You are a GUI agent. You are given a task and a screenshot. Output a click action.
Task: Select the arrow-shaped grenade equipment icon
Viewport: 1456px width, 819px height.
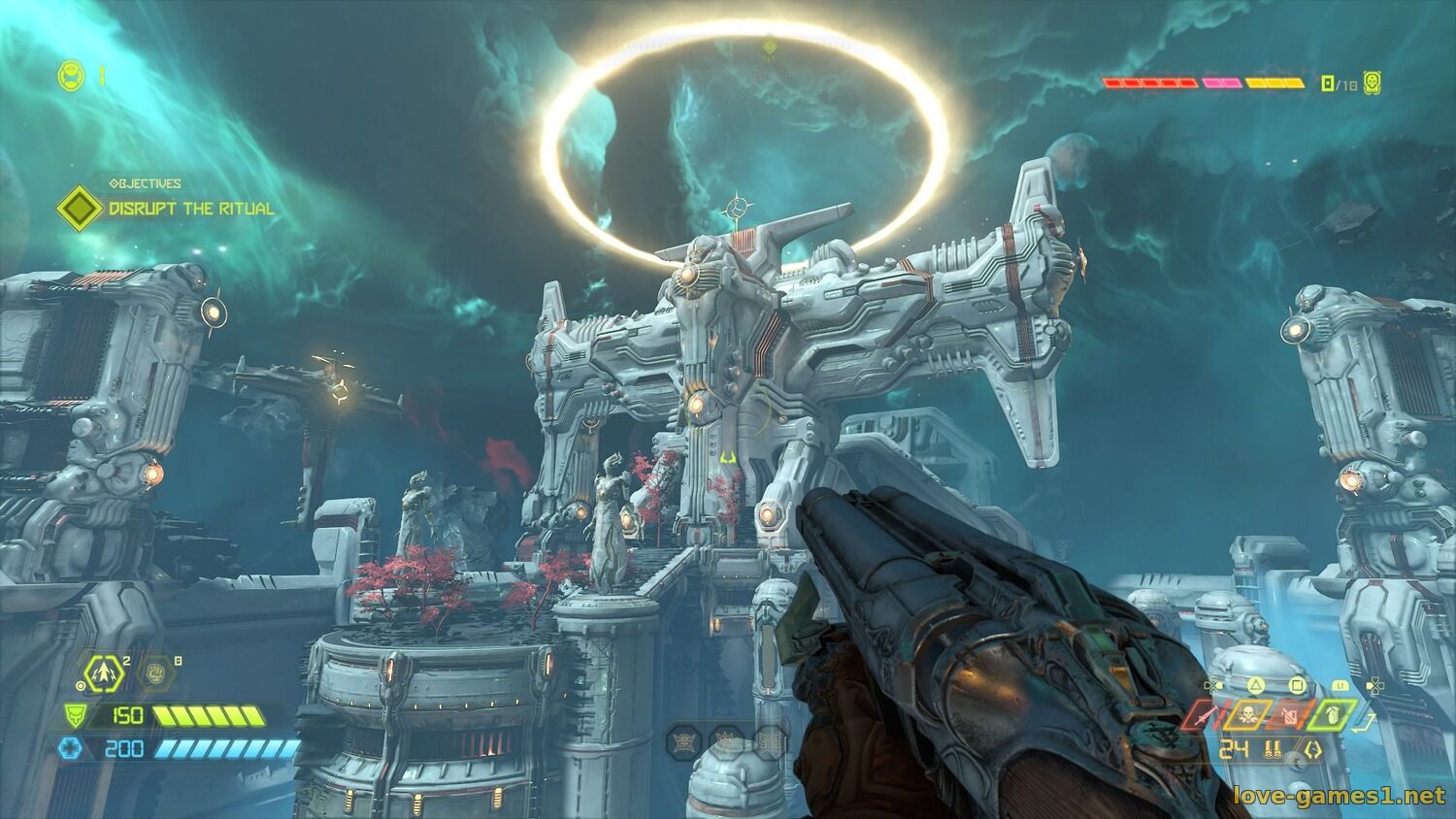(x=101, y=672)
